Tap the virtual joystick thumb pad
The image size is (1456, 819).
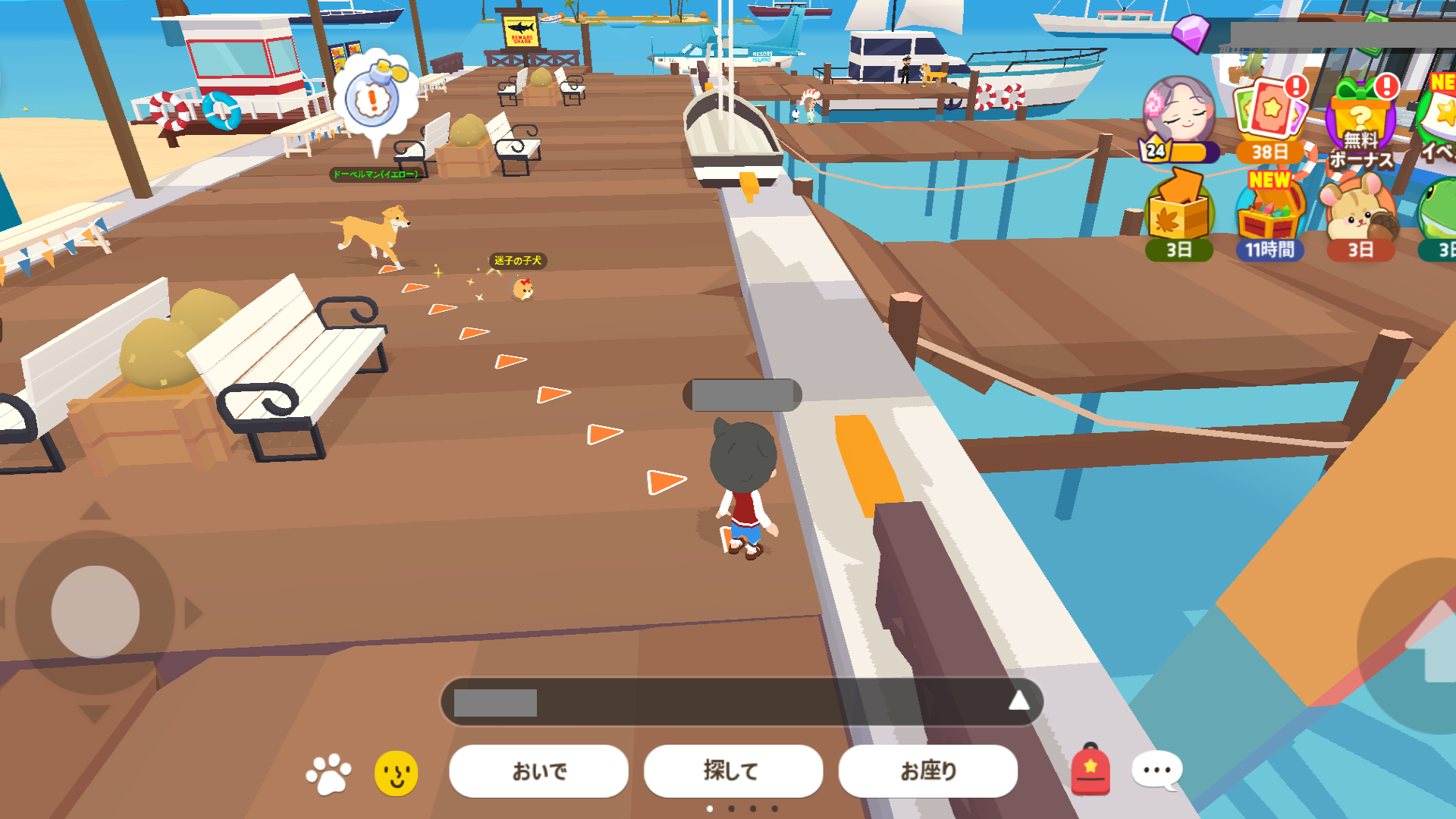pyautogui.click(x=96, y=611)
